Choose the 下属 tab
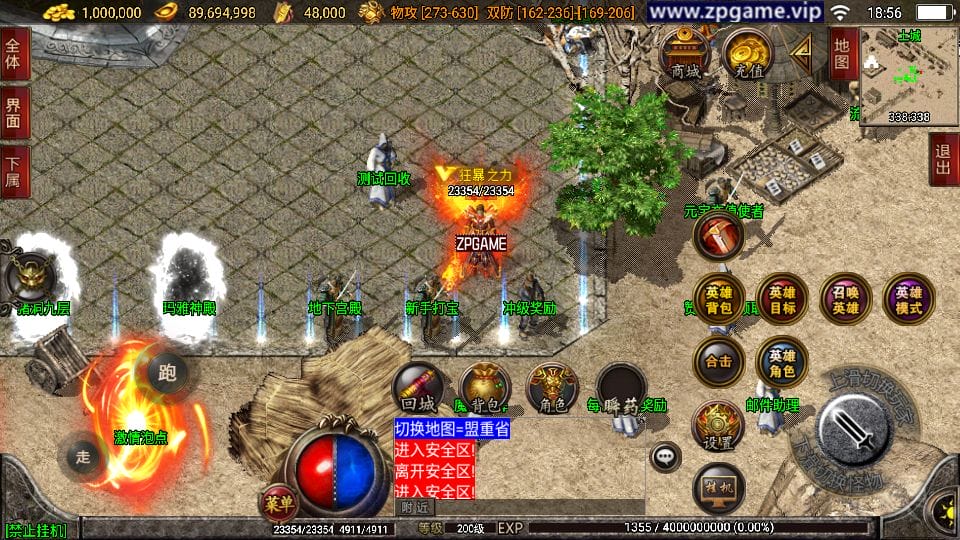The height and width of the screenshot is (540, 960). click(x=14, y=172)
